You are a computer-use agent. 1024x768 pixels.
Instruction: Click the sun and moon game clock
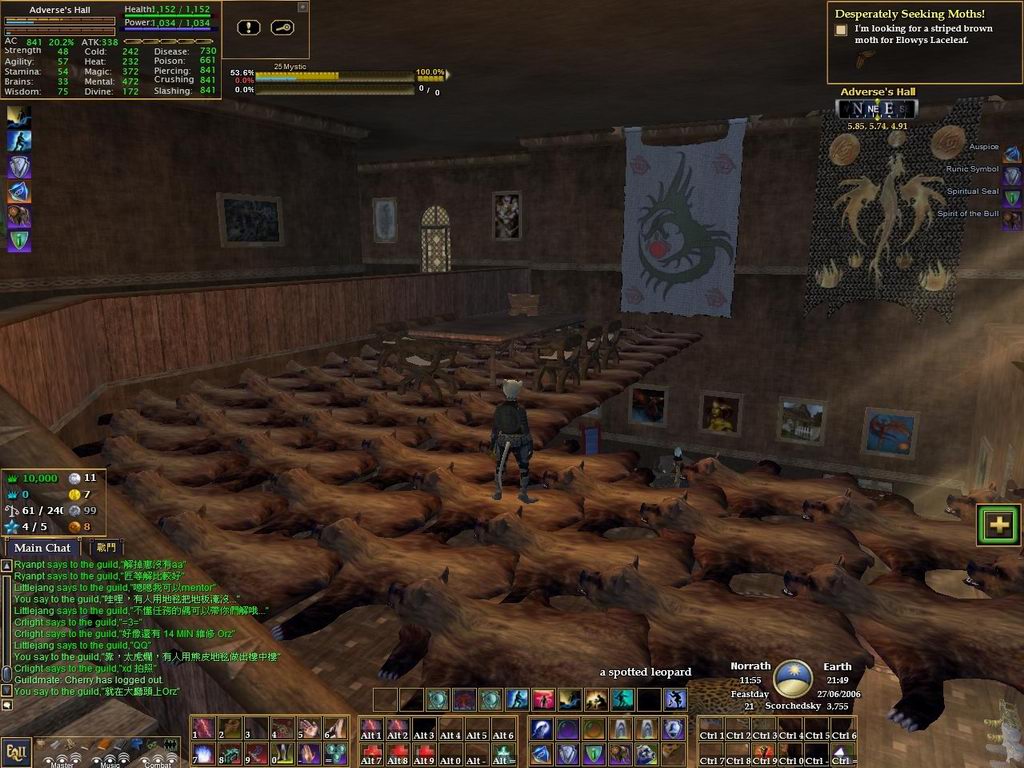(x=793, y=678)
